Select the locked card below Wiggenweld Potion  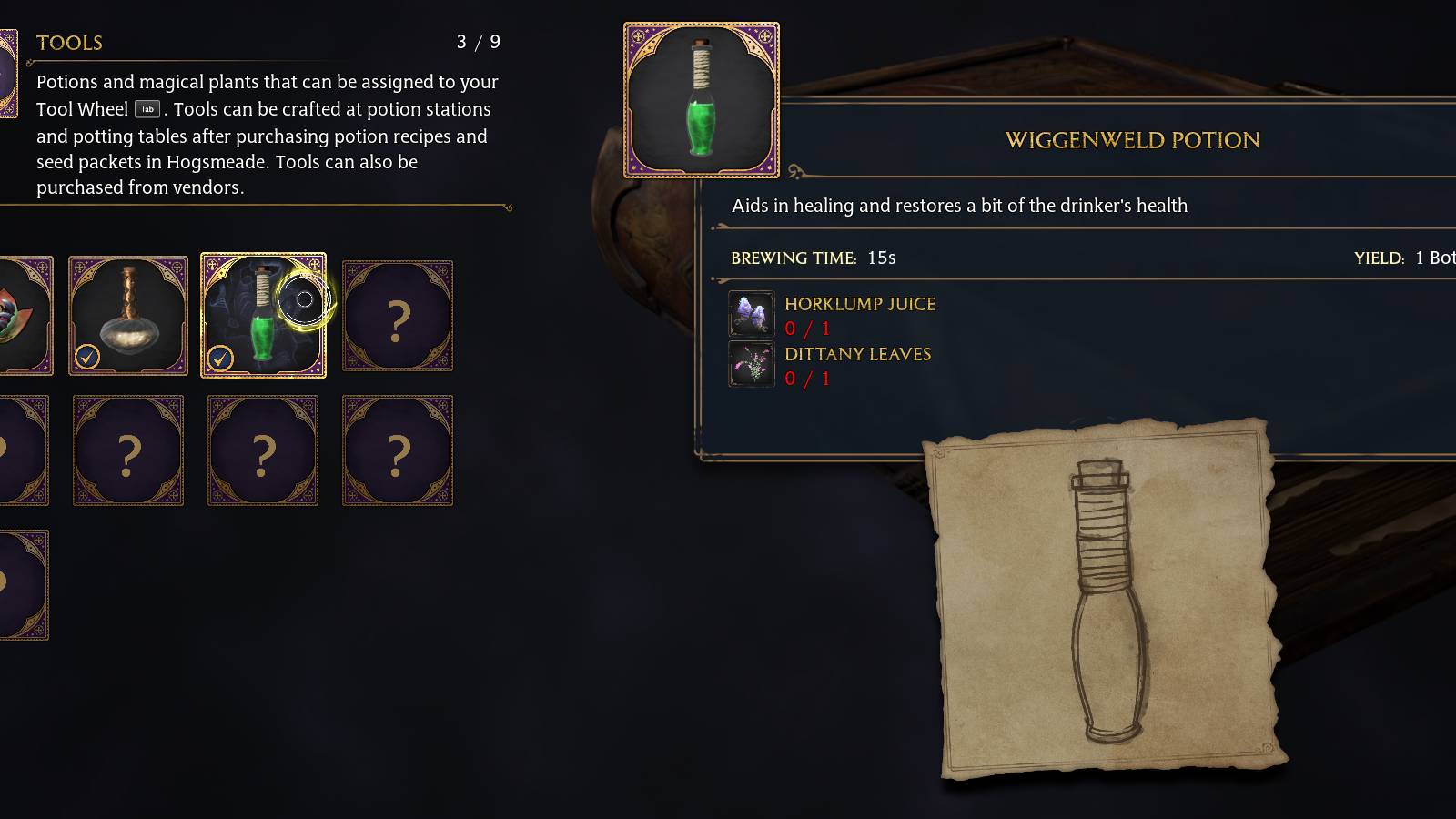coord(263,450)
